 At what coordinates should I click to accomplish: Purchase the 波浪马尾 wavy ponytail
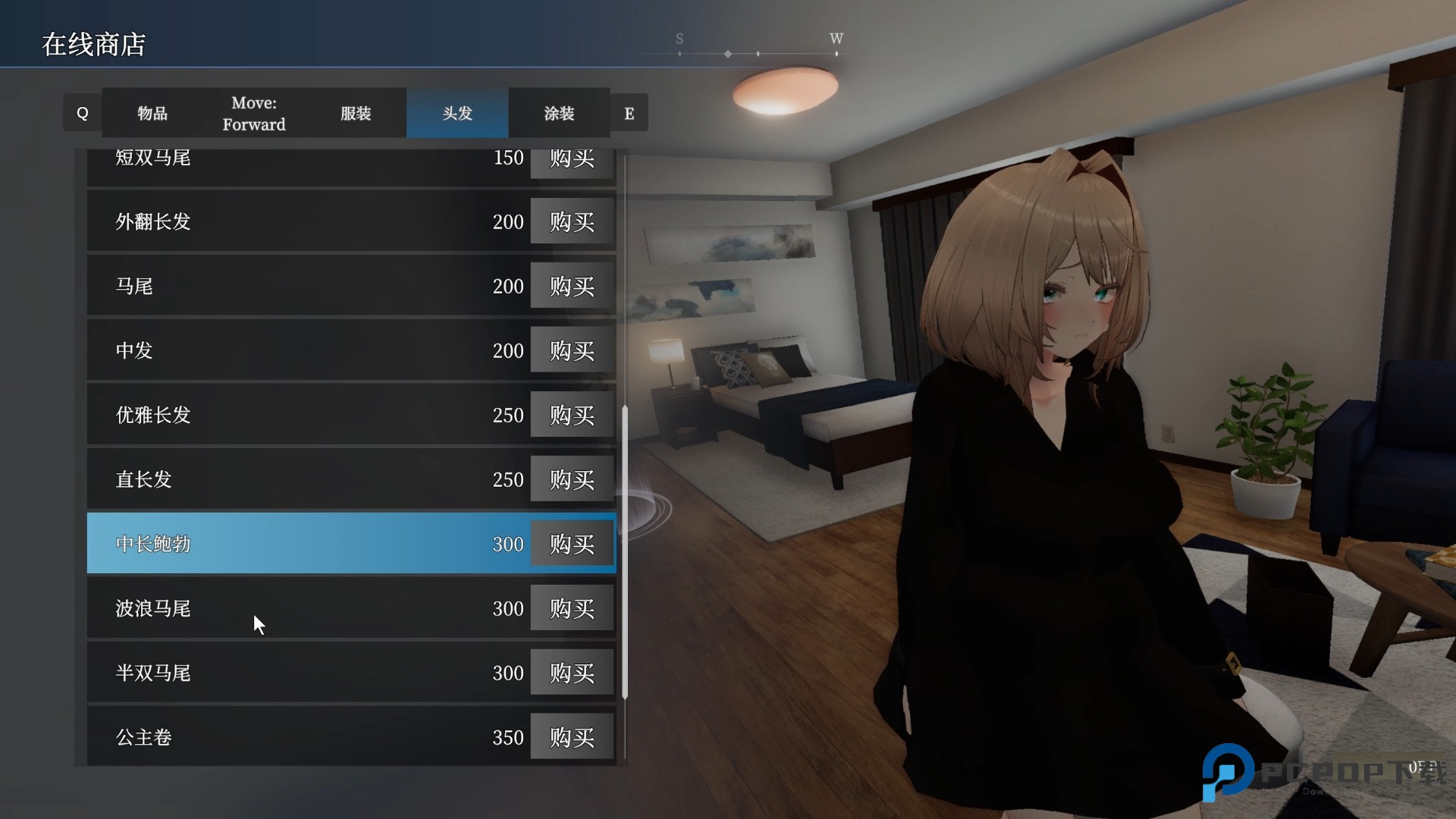pos(572,608)
